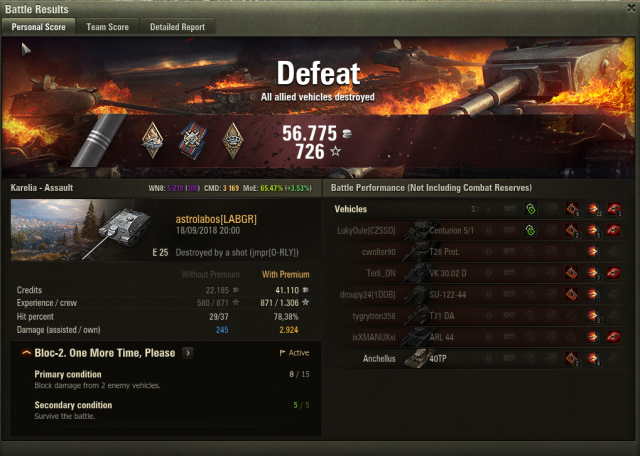
Task: Switch to the Team Score tab
Action: [107, 27]
